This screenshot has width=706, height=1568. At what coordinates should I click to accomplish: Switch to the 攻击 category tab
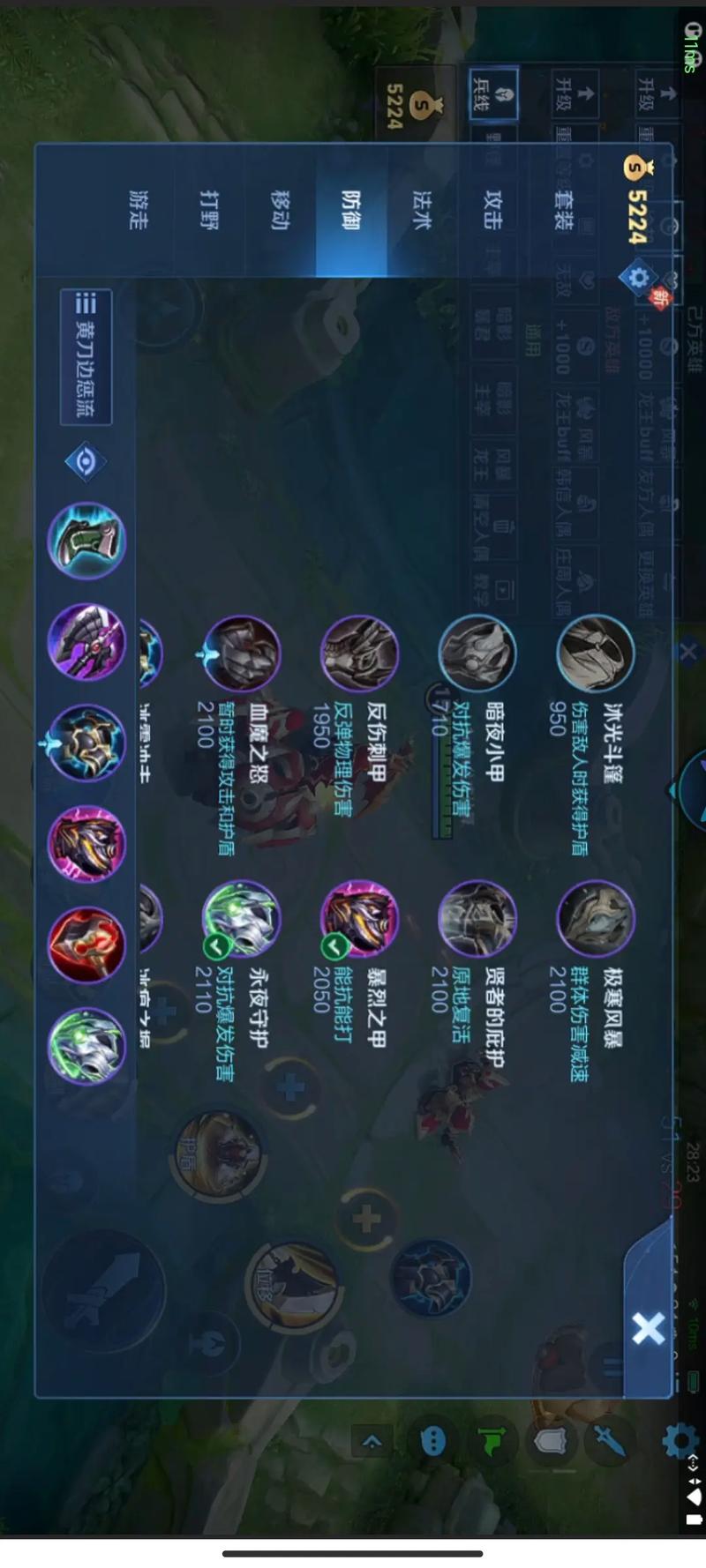492,210
